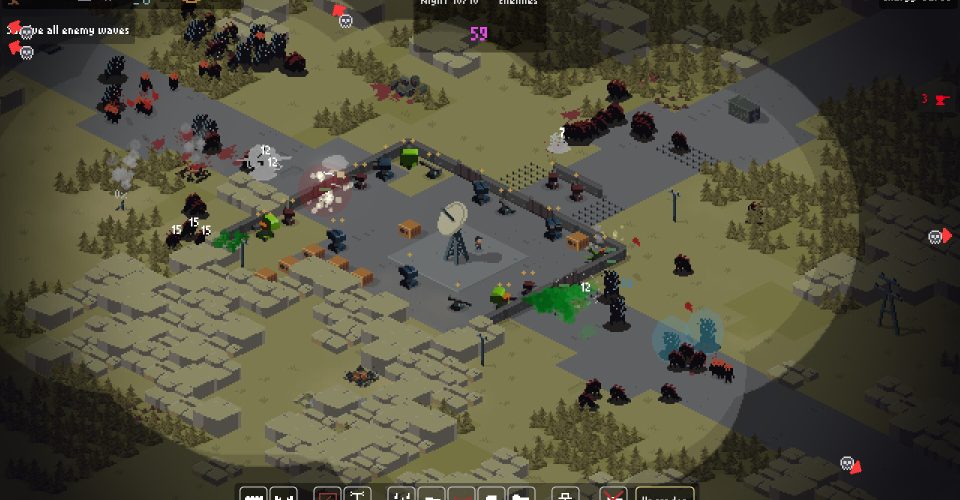Click the skull wave marker on the right edge

click(x=937, y=237)
